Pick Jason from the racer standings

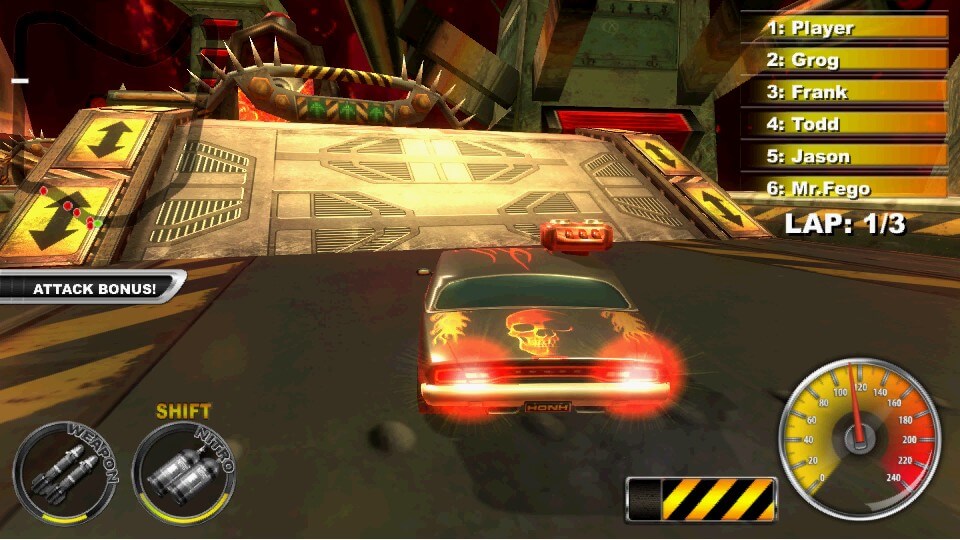(x=842, y=156)
